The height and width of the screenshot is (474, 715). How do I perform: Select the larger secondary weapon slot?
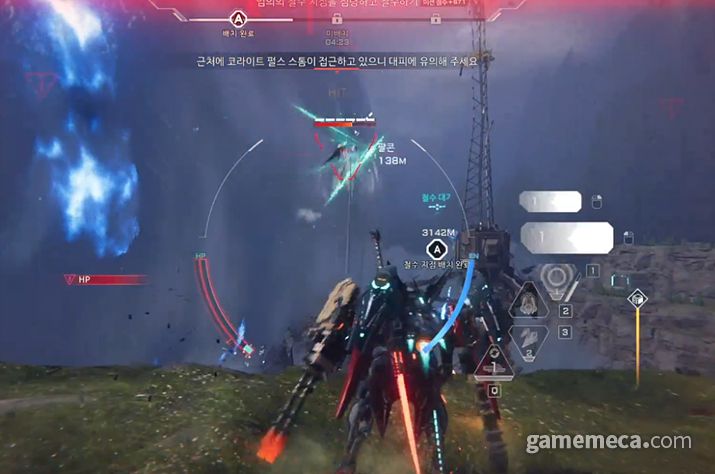pos(566,237)
